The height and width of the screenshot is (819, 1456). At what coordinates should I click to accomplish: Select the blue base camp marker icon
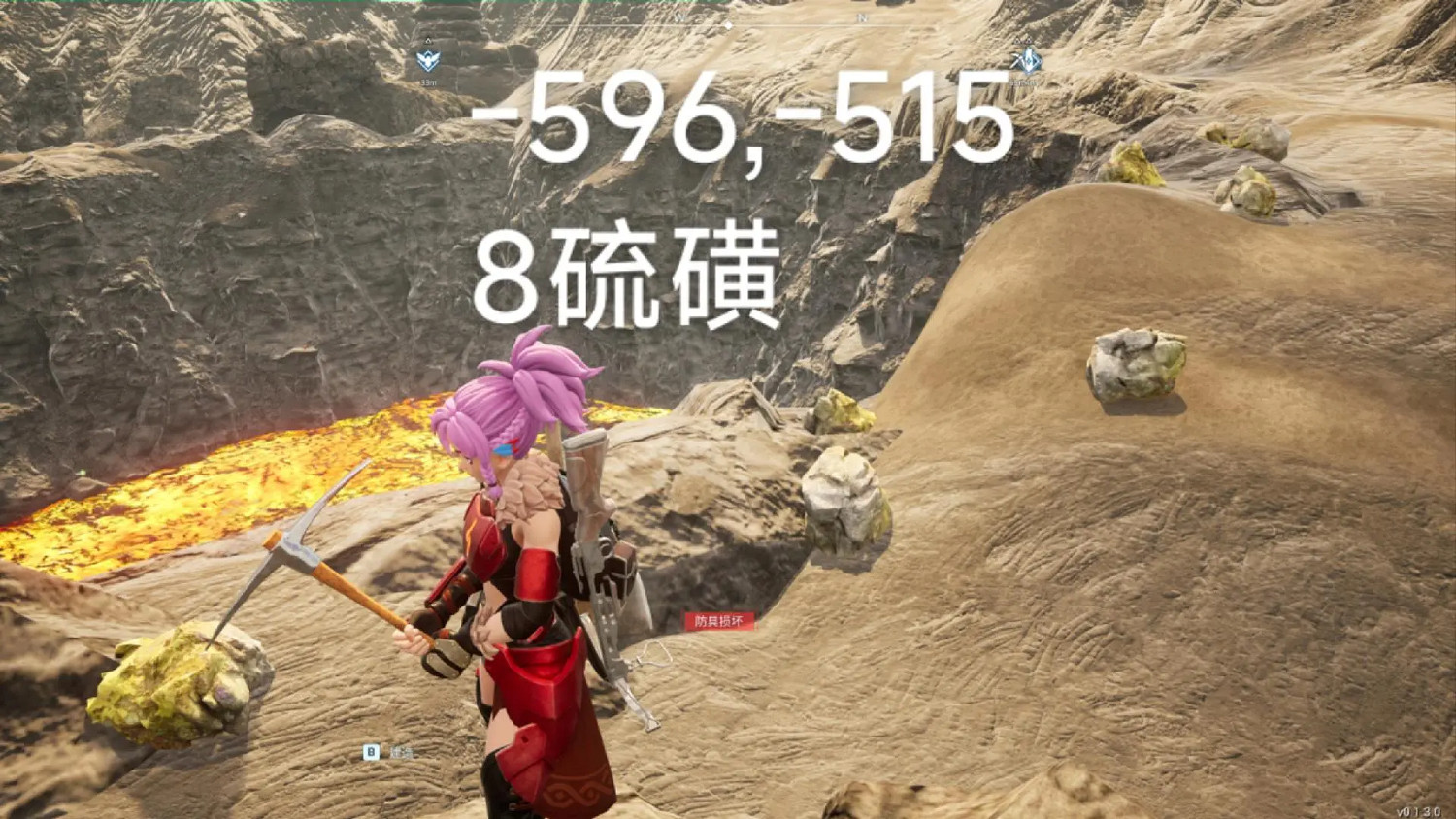click(x=427, y=60)
